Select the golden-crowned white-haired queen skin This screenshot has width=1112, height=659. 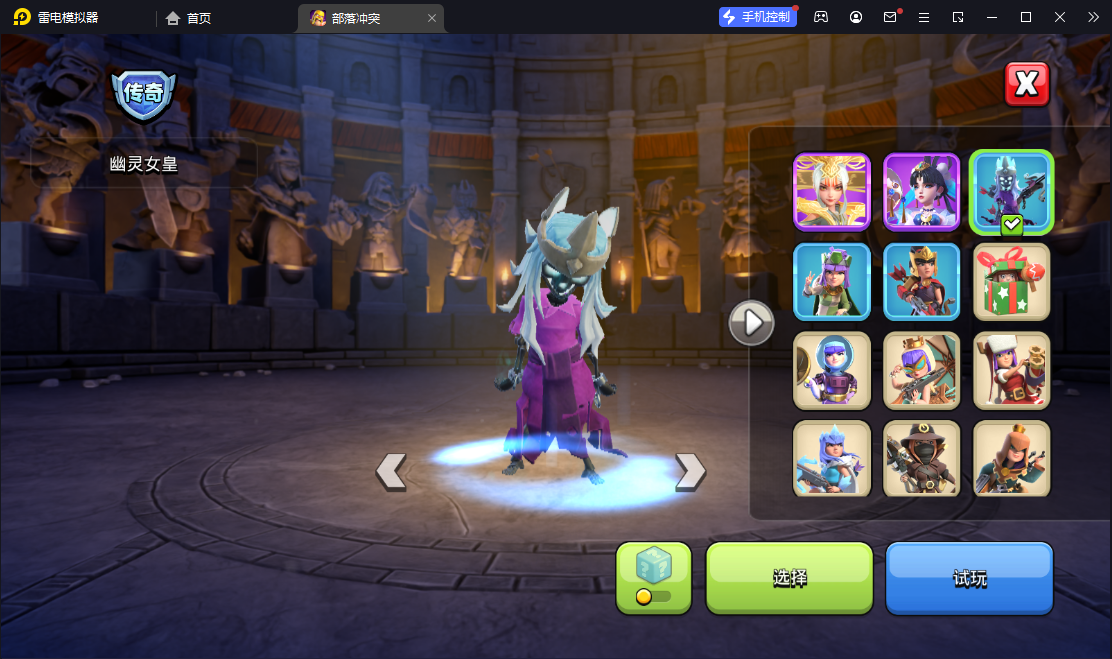pos(832,192)
